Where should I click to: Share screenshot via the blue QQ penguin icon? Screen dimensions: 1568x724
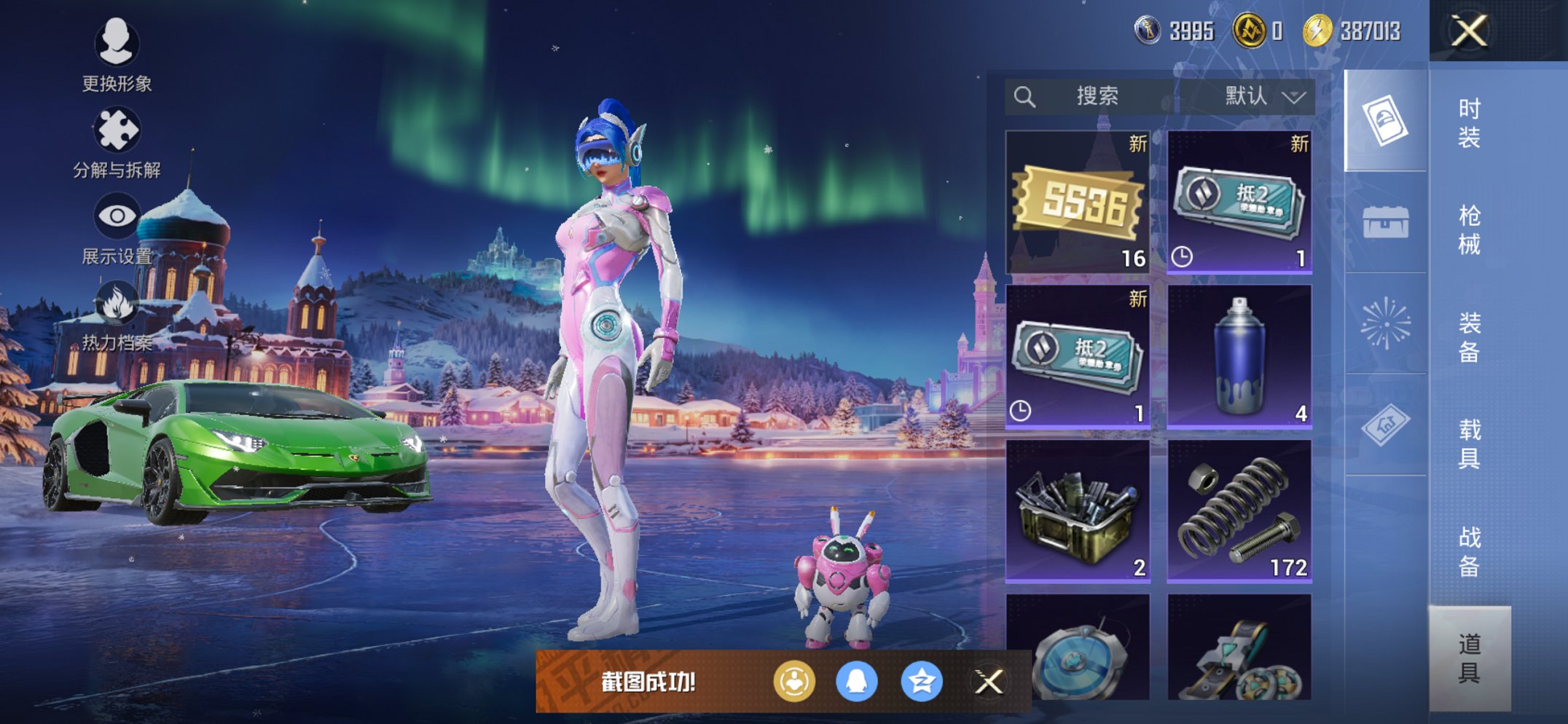856,682
